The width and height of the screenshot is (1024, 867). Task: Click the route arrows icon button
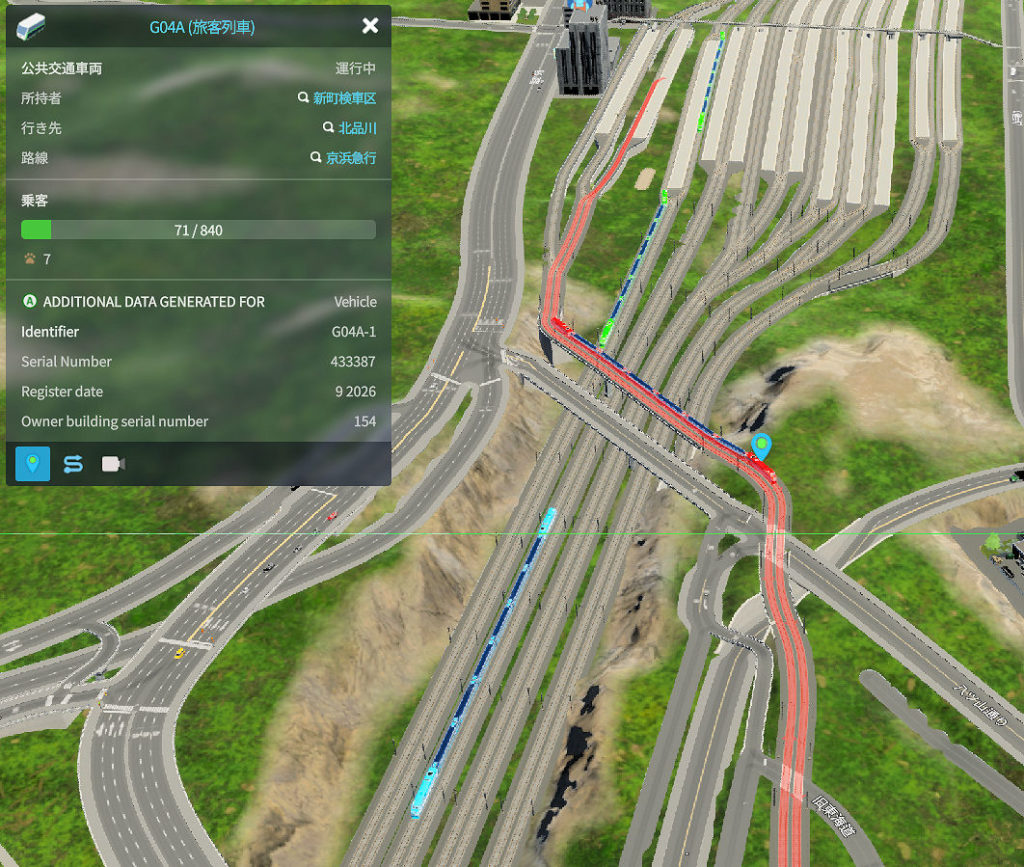pyautogui.click(x=73, y=464)
